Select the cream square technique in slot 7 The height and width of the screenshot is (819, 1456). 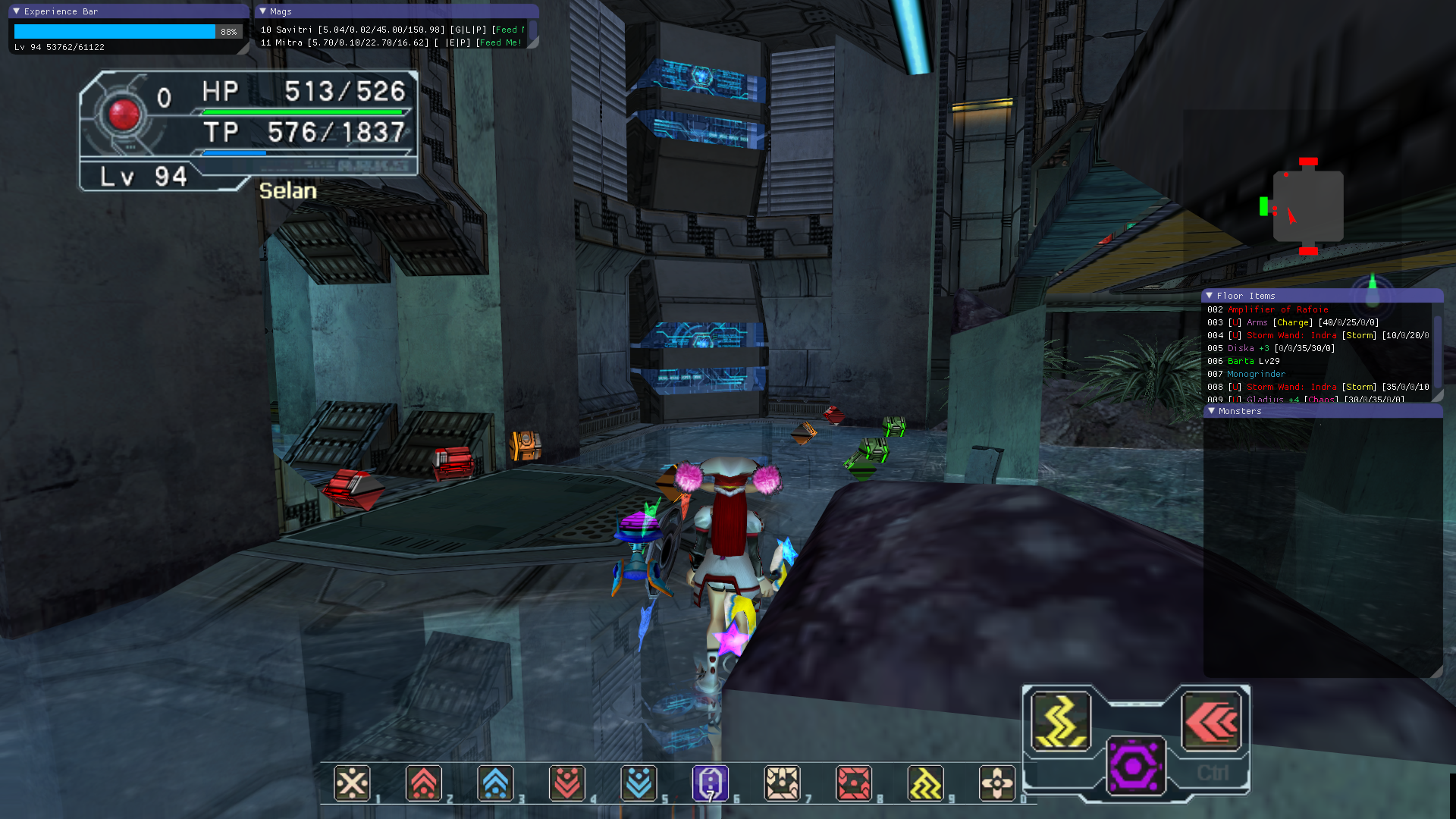point(782,783)
